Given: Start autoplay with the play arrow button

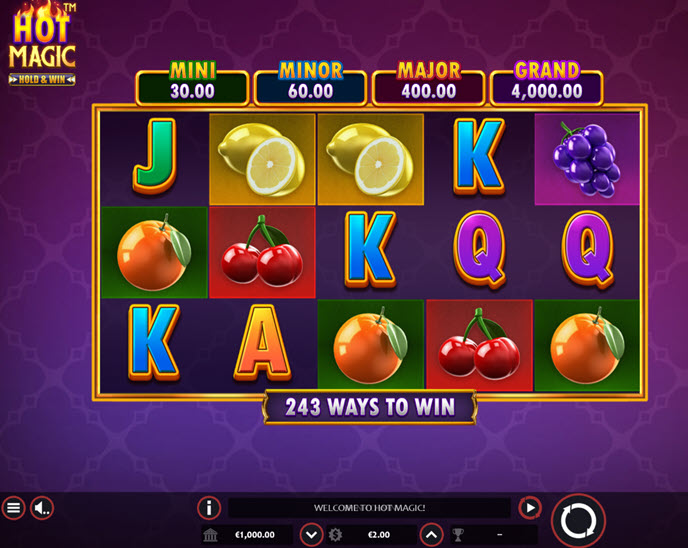Looking at the screenshot, I should (x=530, y=507).
